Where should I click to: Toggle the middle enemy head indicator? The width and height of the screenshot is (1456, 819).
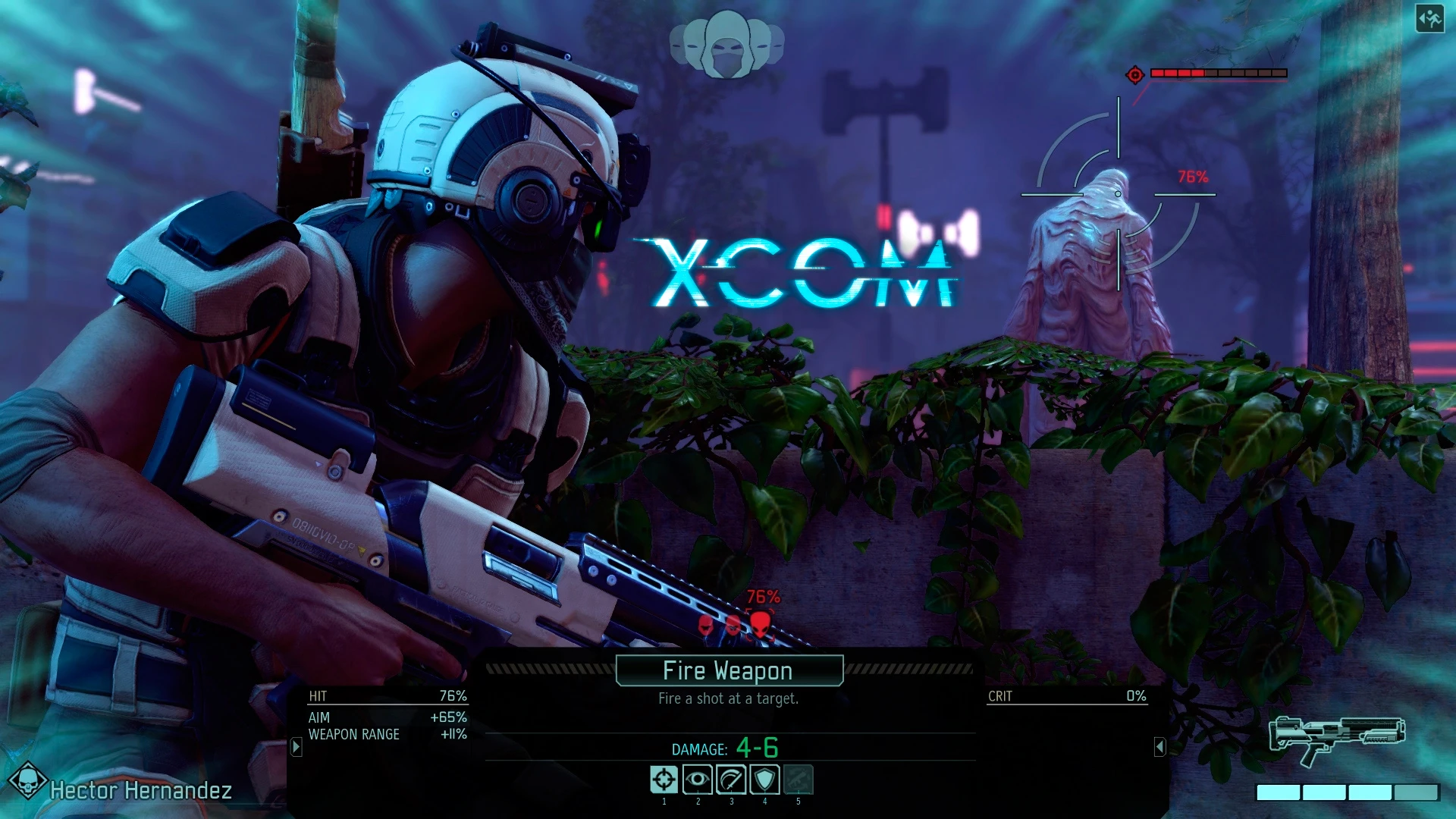pyautogui.click(x=733, y=626)
